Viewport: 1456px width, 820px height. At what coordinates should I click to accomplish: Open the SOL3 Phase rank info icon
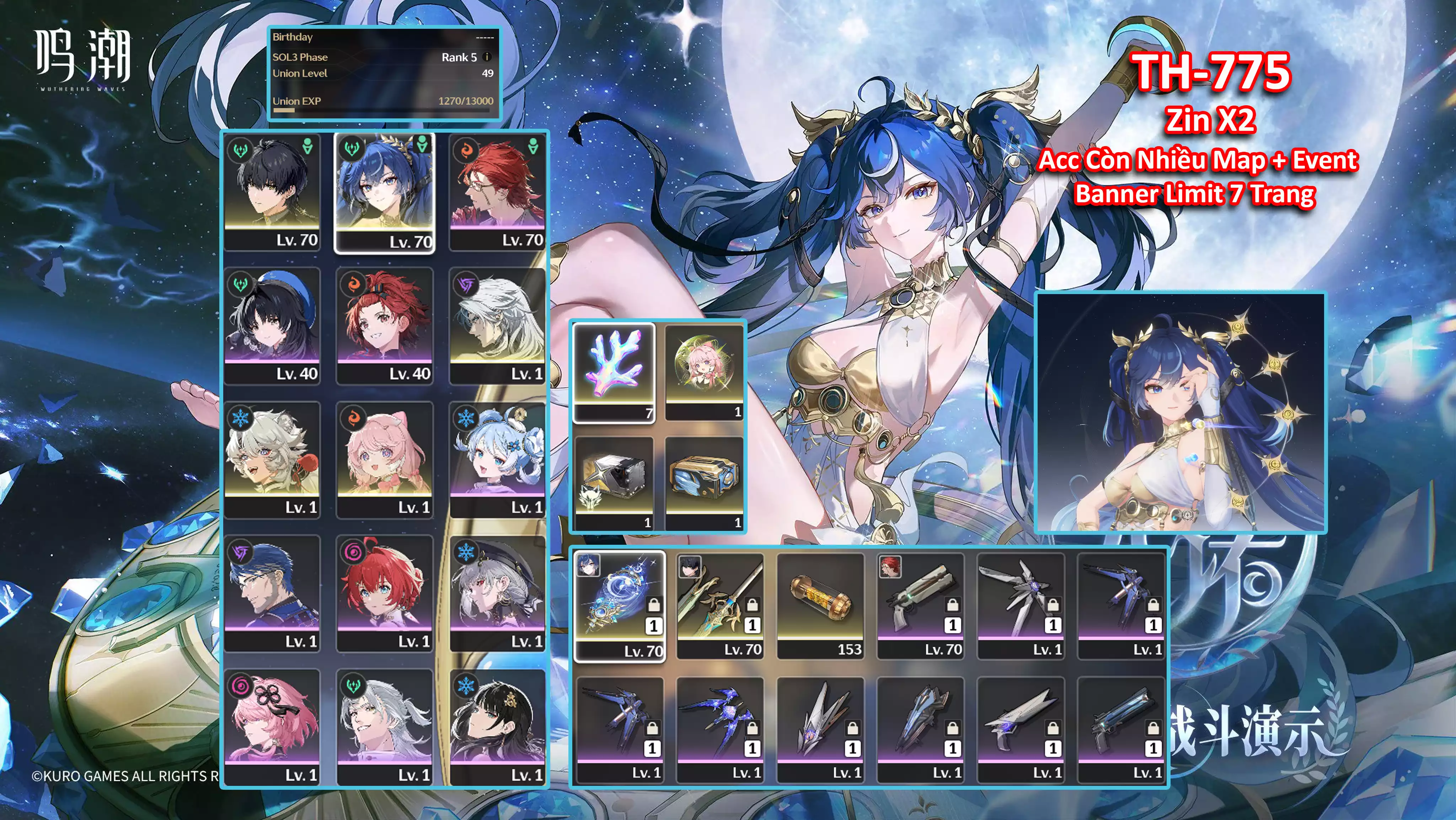pyautogui.click(x=487, y=57)
